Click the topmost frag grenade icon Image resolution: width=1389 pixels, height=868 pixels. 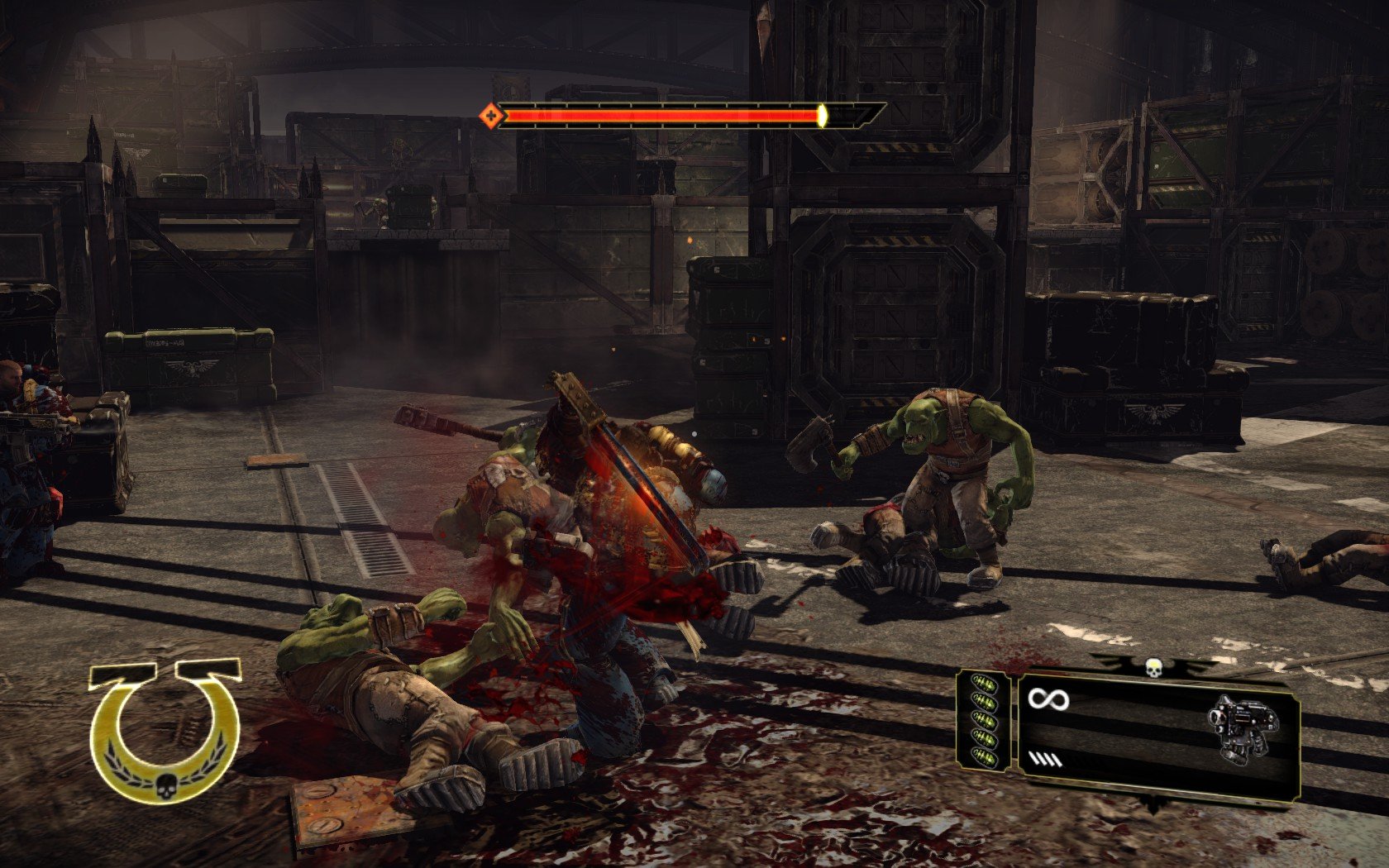coord(985,683)
